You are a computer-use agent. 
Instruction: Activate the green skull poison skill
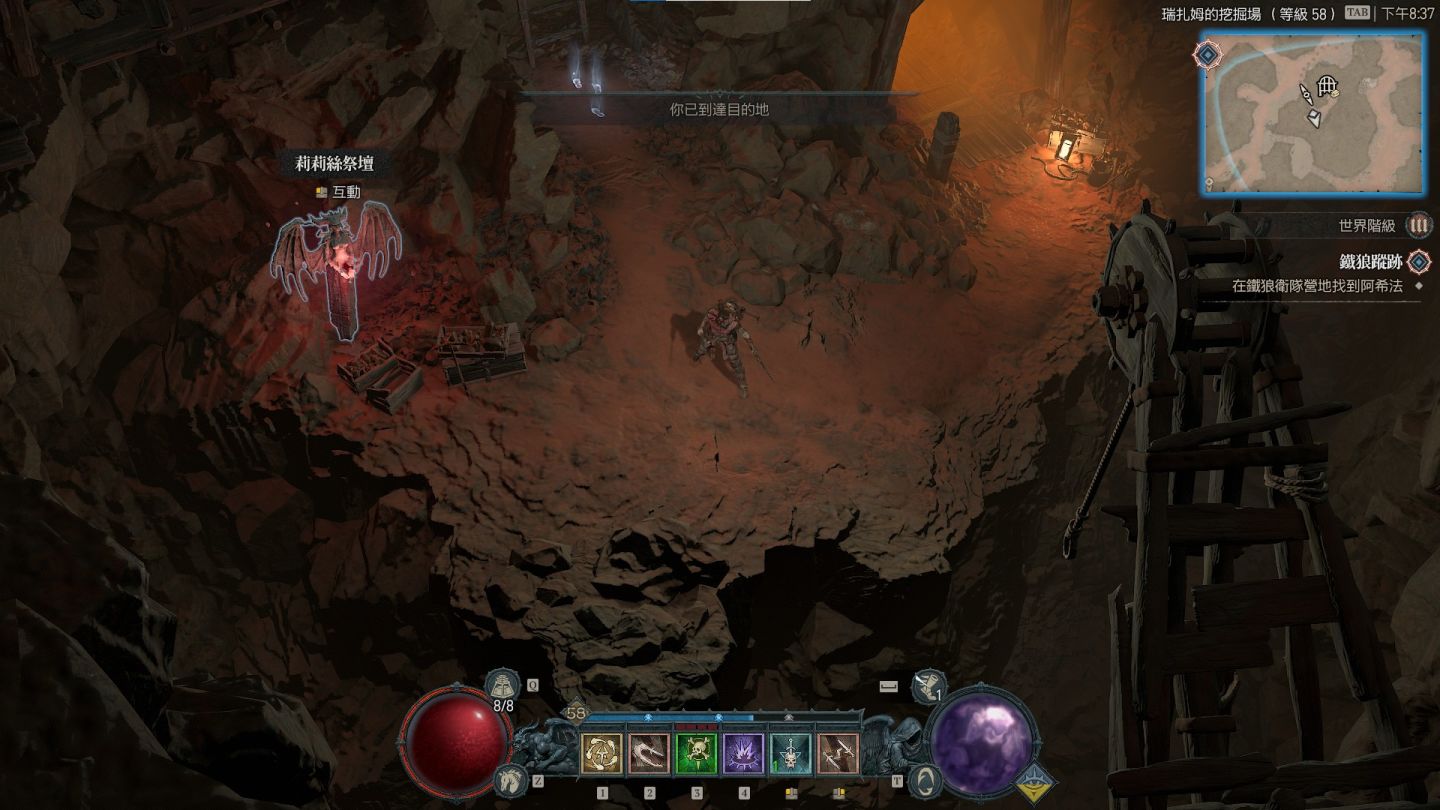pyautogui.click(x=696, y=754)
